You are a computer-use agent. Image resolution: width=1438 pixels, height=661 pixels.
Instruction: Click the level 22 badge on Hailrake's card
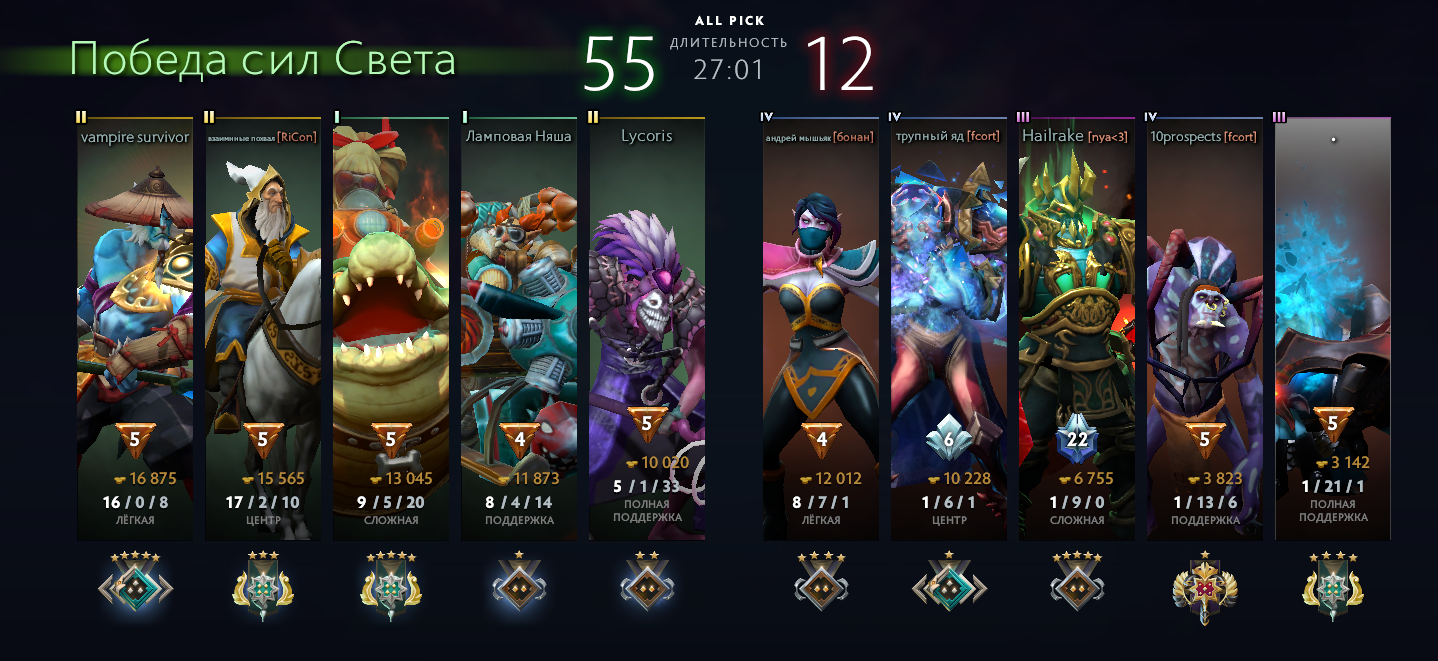[x=1077, y=439]
